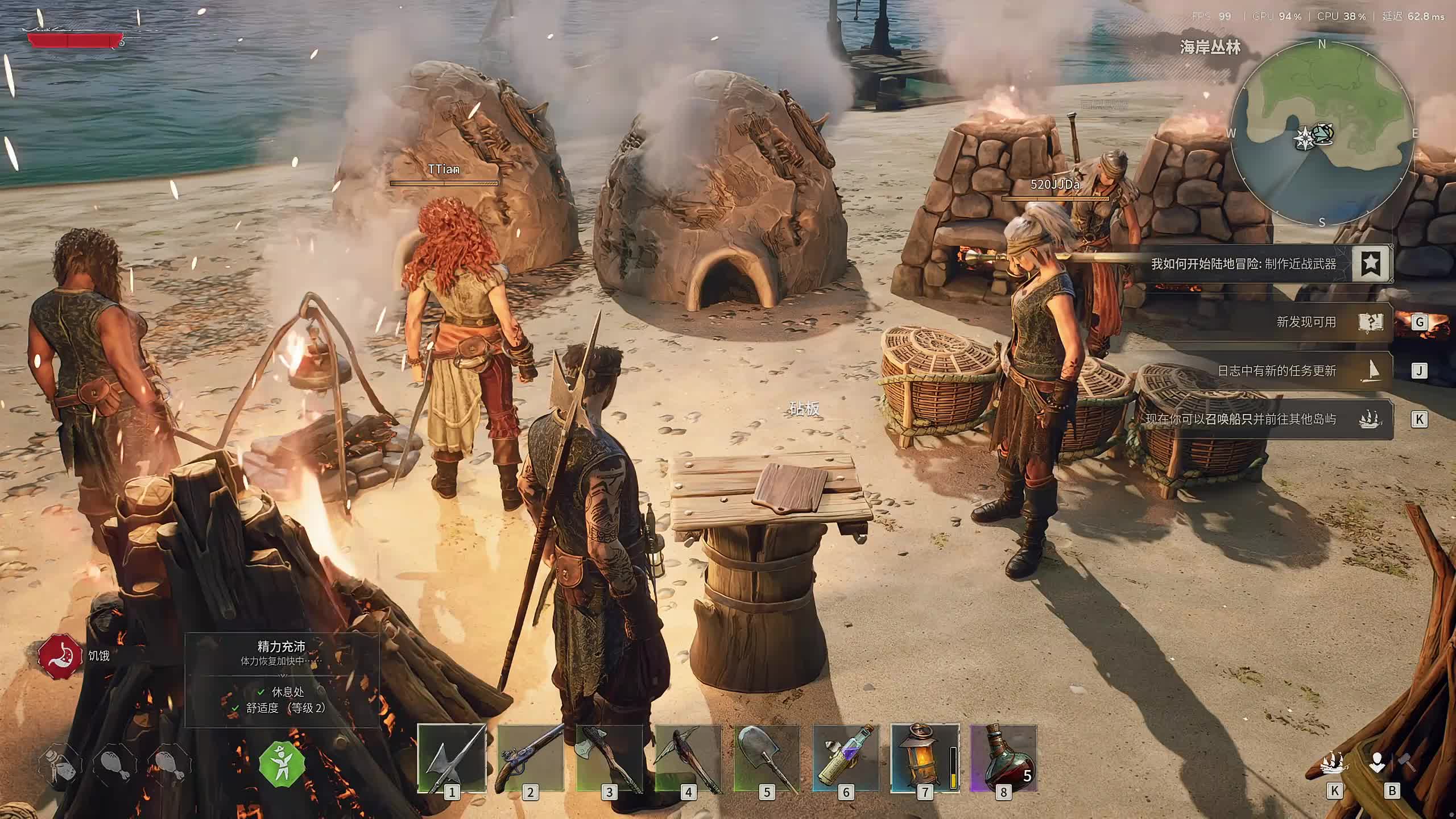
Task: Select the pickaxe hotbar slot
Action: (688, 758)
